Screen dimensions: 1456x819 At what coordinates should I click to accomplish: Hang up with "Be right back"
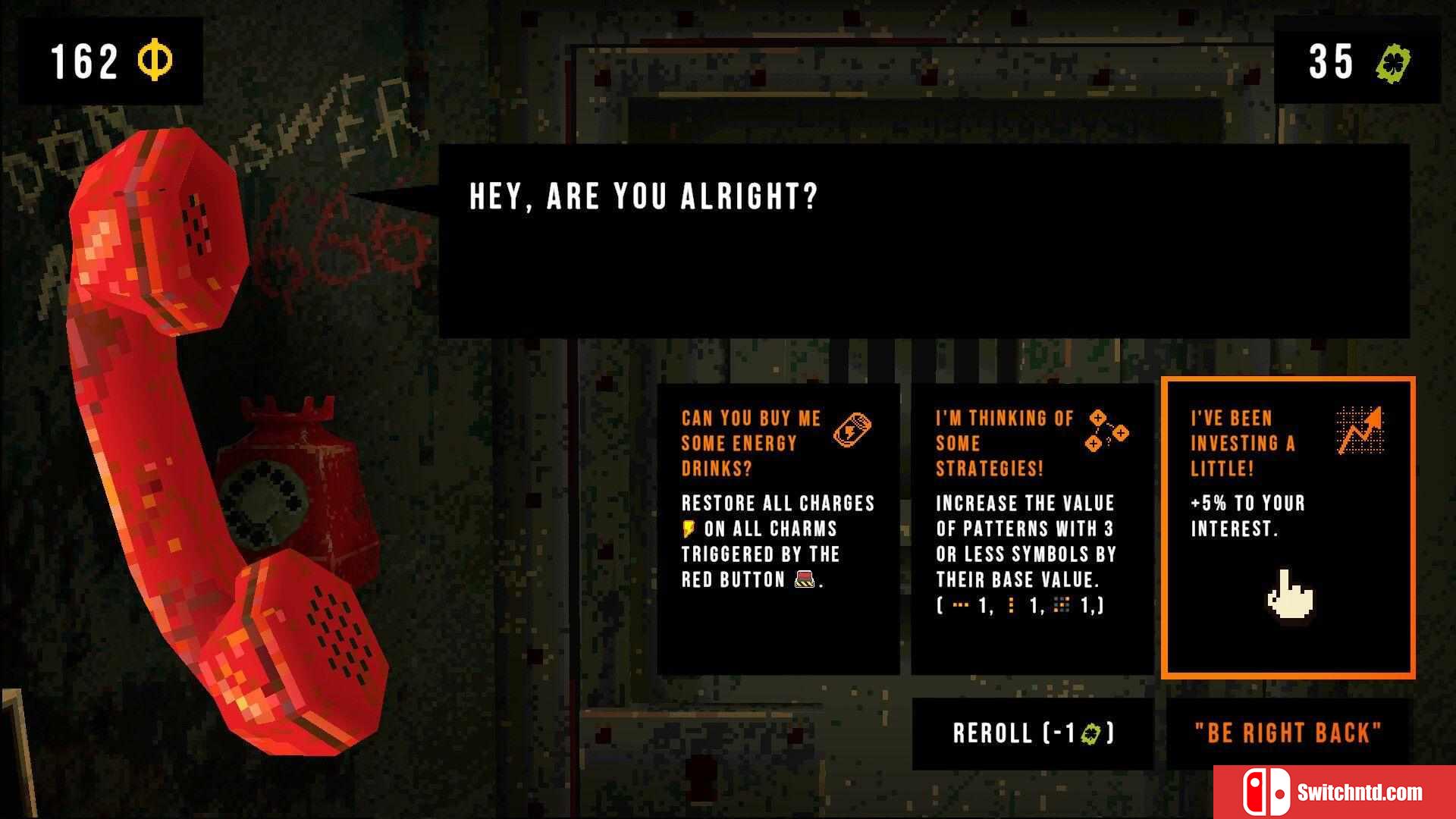(1288, 733)
